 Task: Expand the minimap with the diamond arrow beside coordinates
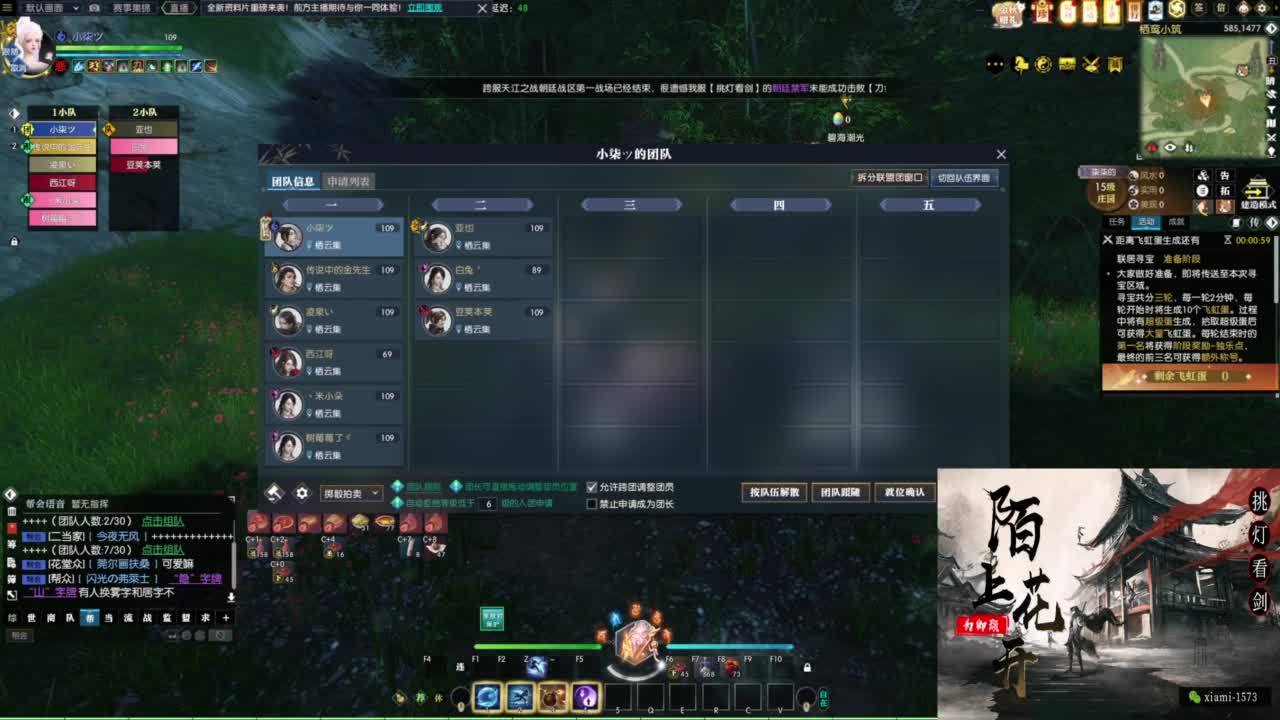(x=1271, y=30)
